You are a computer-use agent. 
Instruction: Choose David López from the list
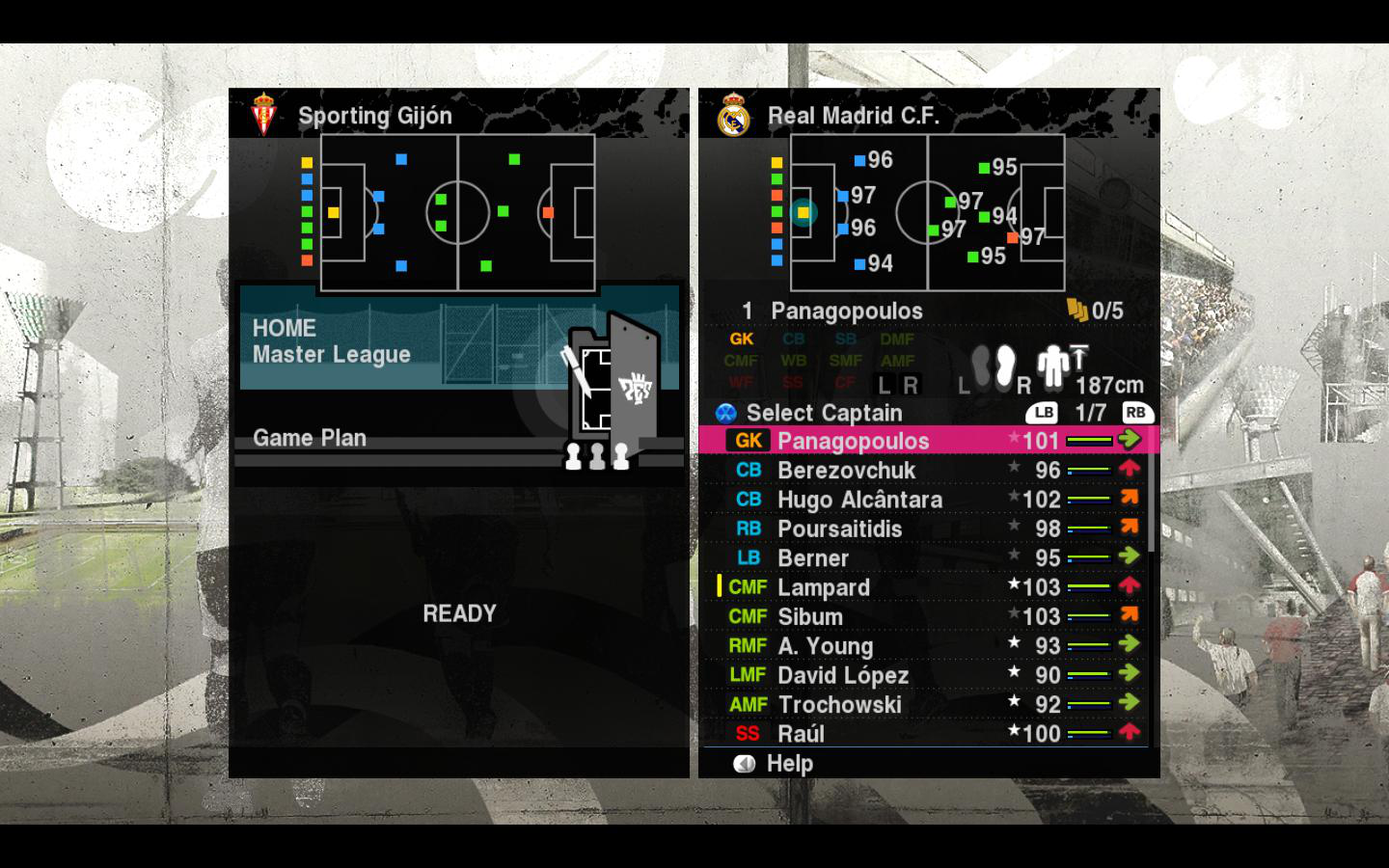click(x=843, y=675)
